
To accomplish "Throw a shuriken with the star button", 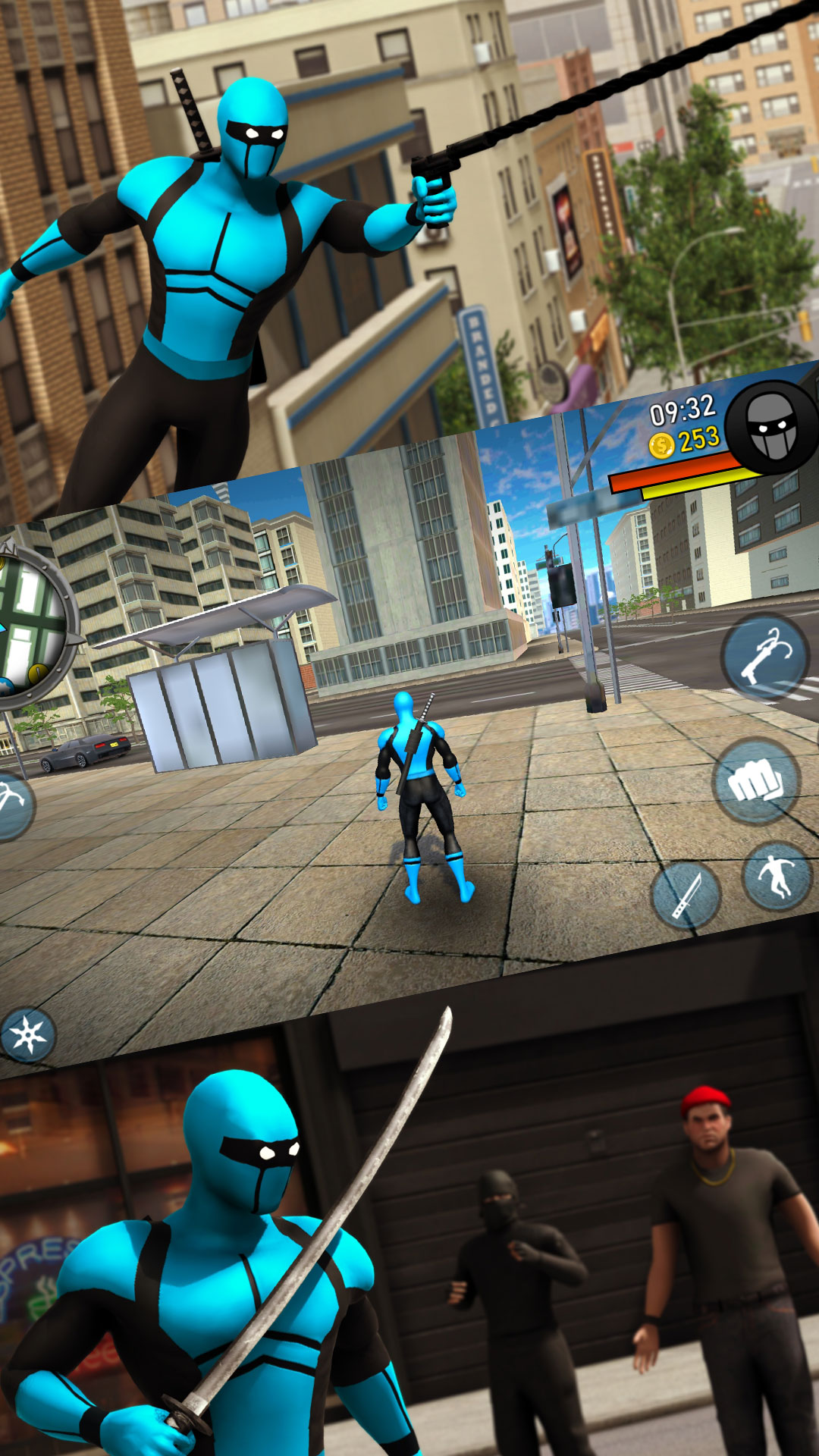I will pyautogui.click(x=28, y=1034).
